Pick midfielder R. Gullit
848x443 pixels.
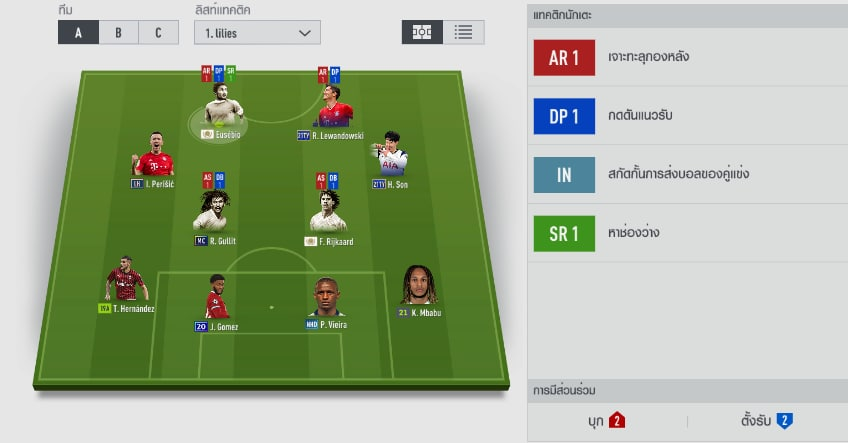coord(215,215)
